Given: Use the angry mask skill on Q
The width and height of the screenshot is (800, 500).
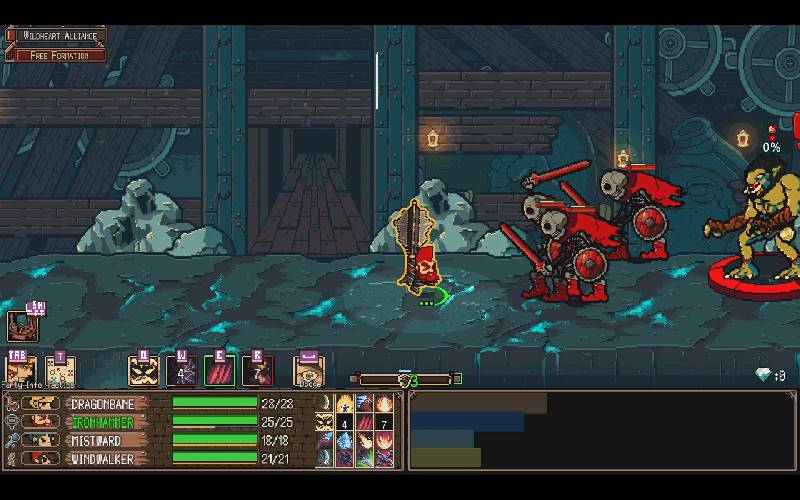Looking at the screenshot, I should point(144,371).
